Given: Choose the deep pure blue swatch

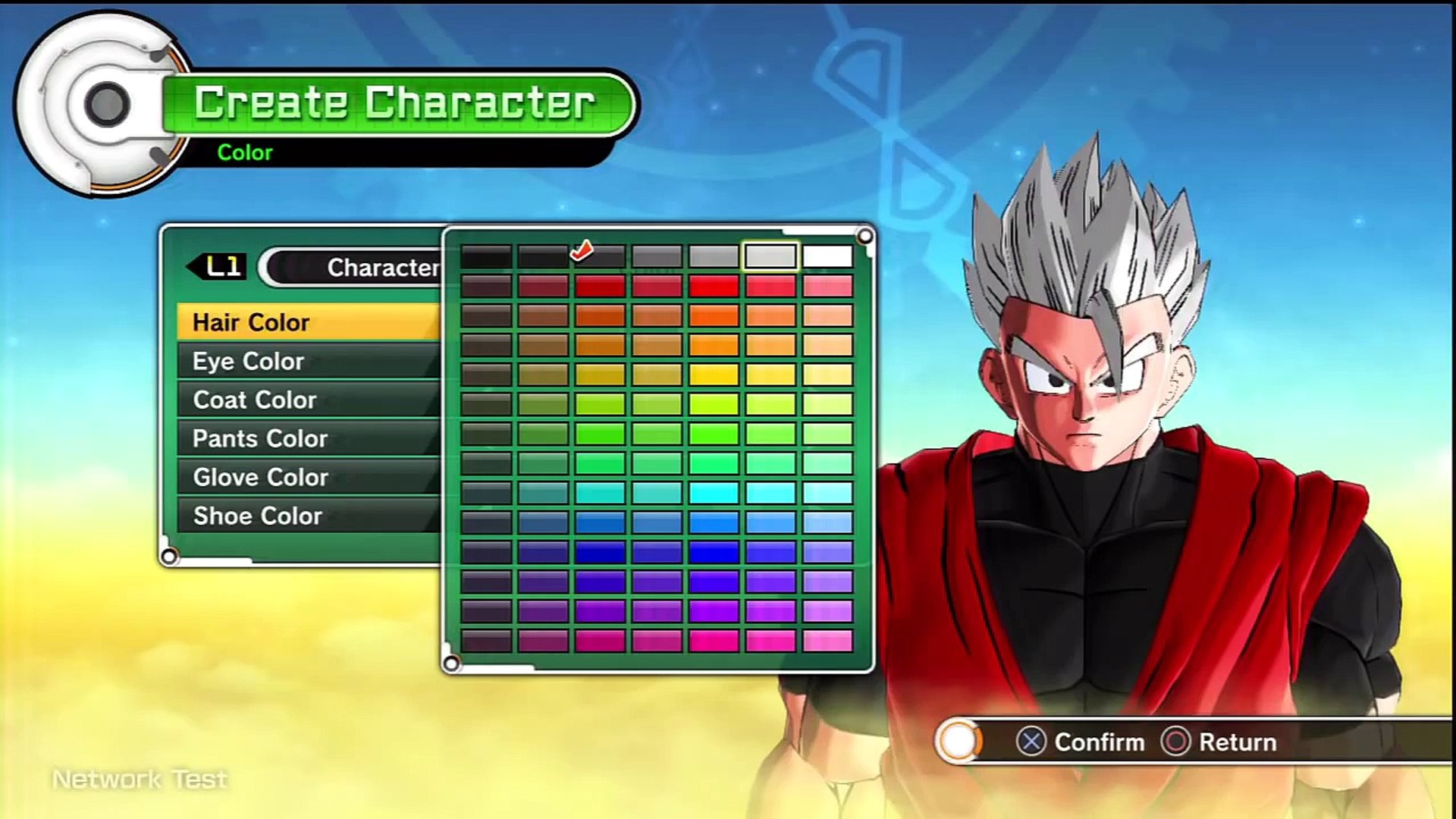Looking at the screenshot, I should (x=600, y=552).
